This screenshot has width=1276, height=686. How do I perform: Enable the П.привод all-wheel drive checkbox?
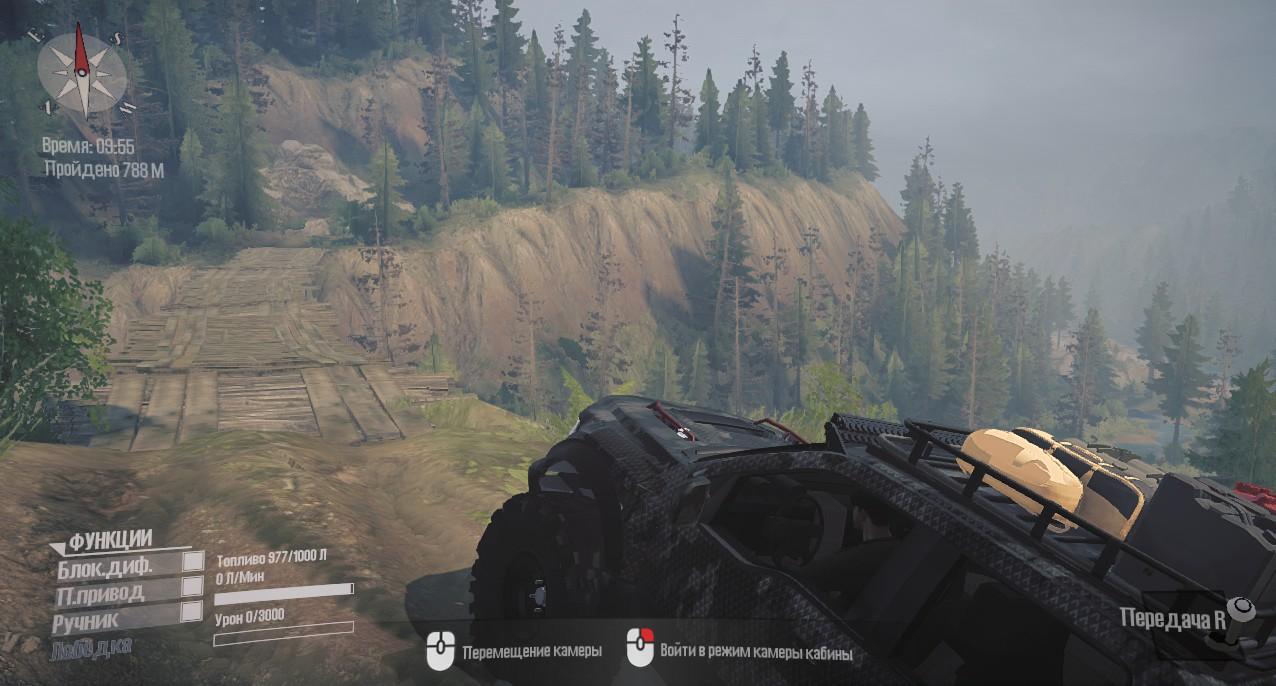pyautogui.click(x=192, y=588)
